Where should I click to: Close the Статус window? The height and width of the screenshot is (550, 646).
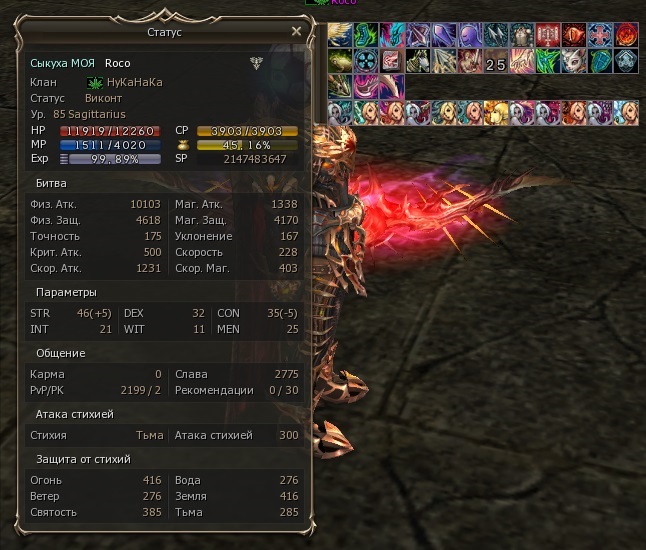tap(296, 32)
